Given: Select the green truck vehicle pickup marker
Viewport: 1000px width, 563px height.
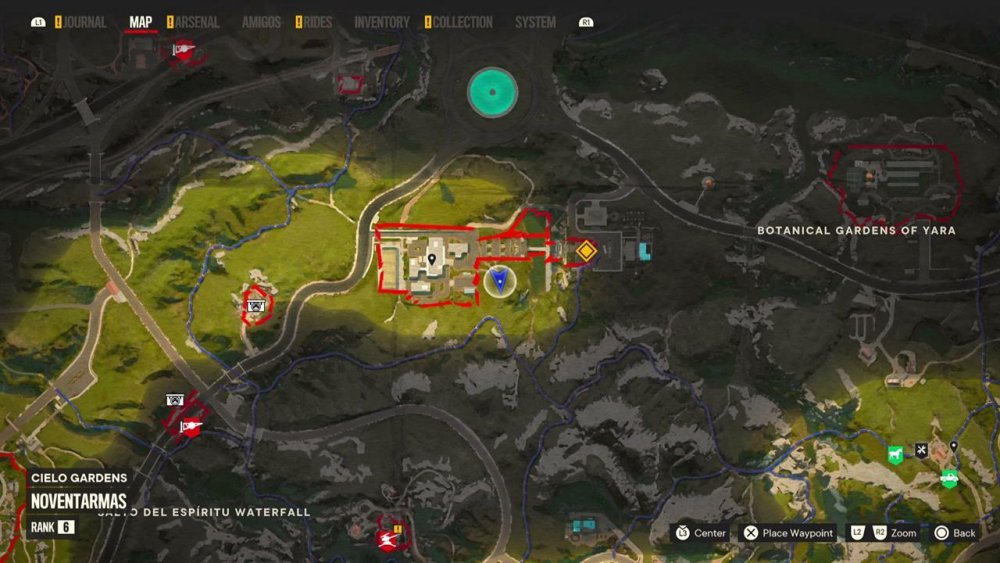Looking at the screenshot, I should pos(948,479).
